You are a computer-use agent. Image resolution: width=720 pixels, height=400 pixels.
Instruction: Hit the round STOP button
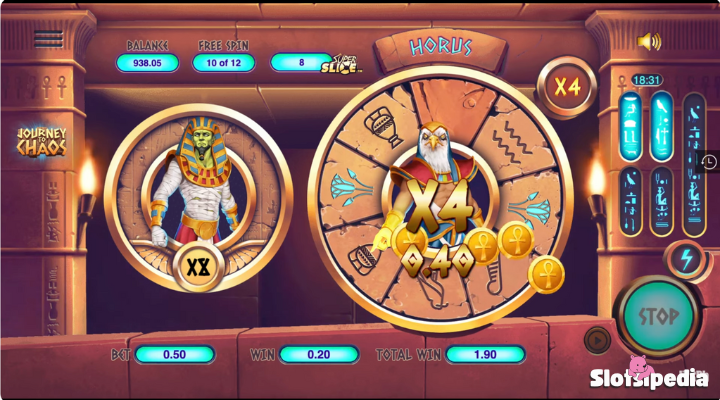point(658,316)
